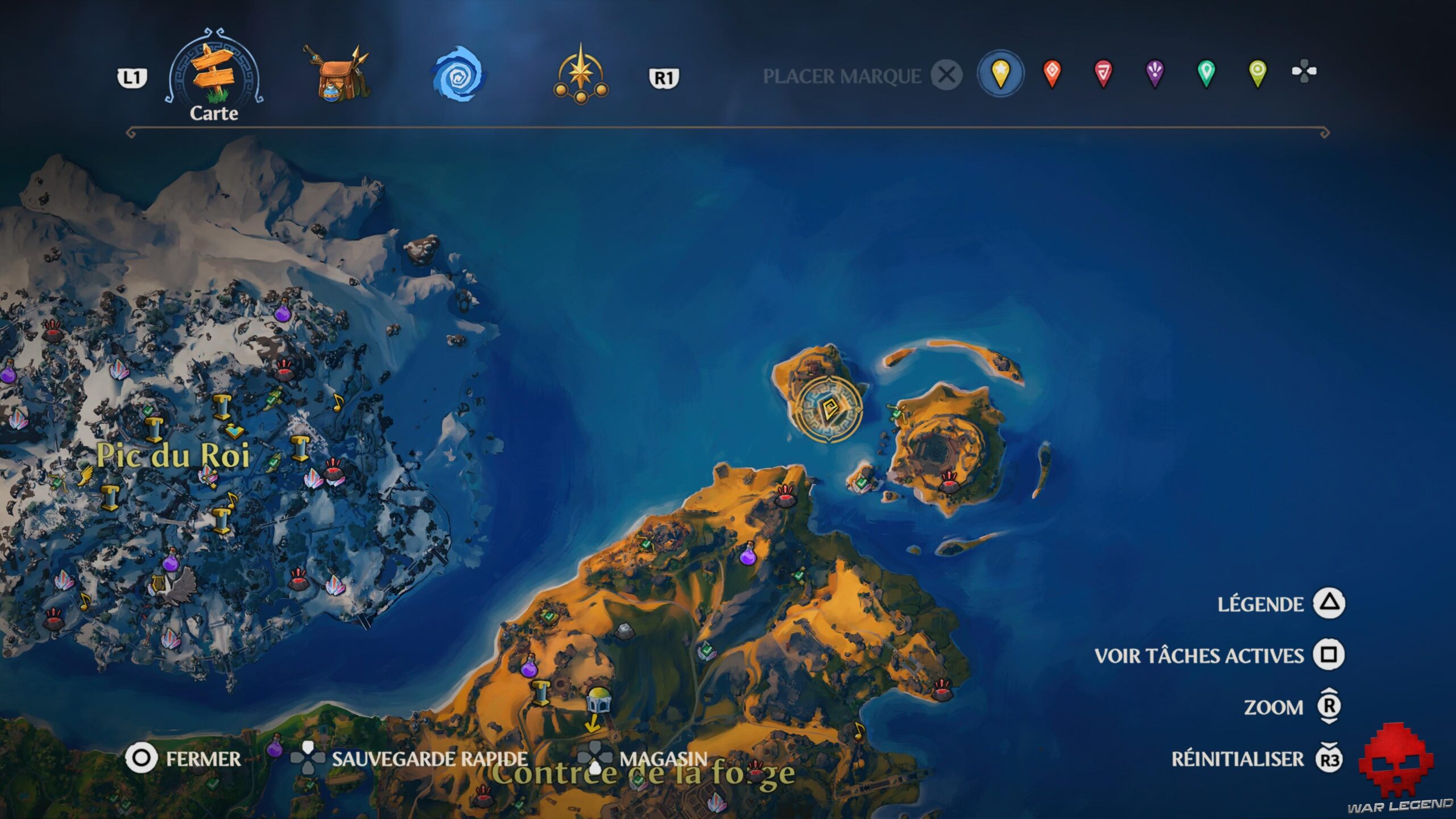The width and height of the screenshot is (1456, 819).
Task: Switch to the Carte tab
Action: (212, 74)
